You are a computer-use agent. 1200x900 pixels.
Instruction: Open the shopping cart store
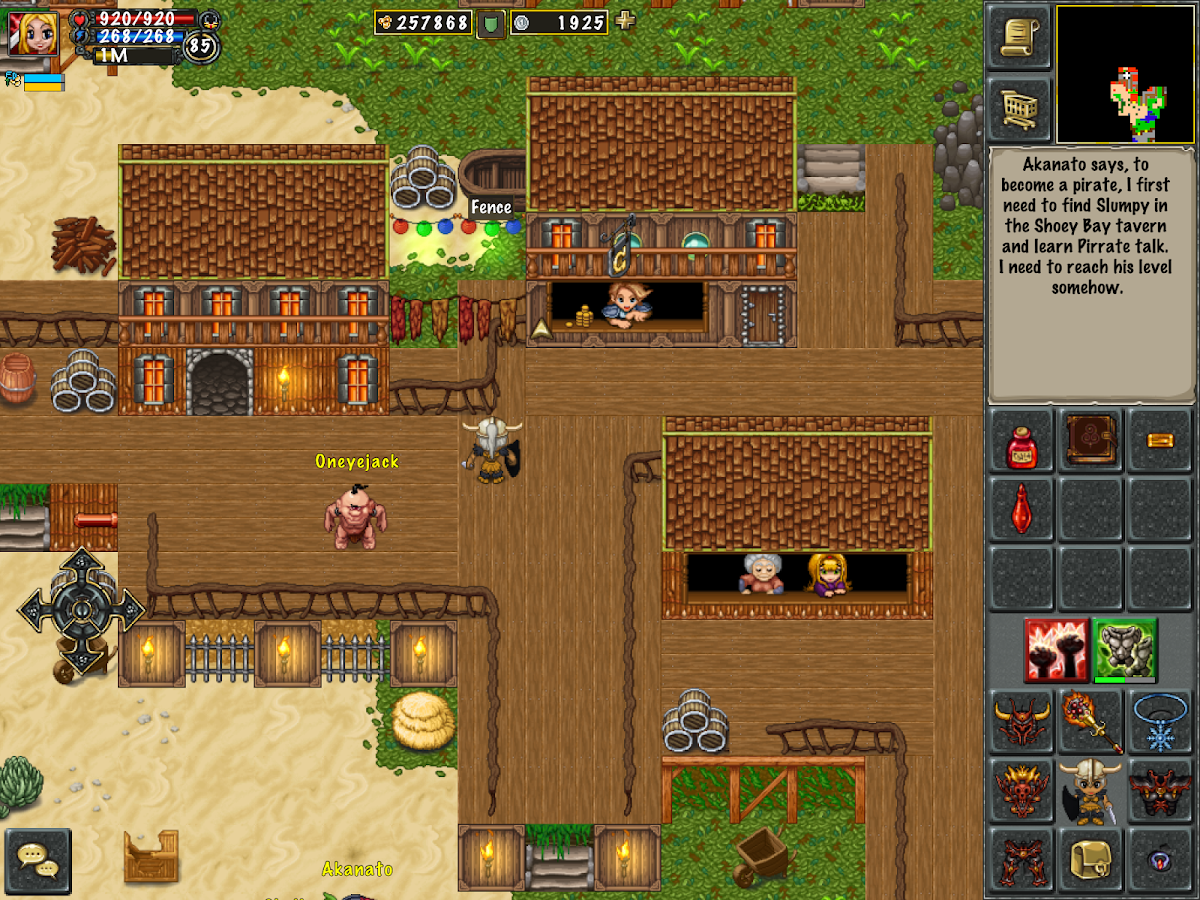[1019, 106]
